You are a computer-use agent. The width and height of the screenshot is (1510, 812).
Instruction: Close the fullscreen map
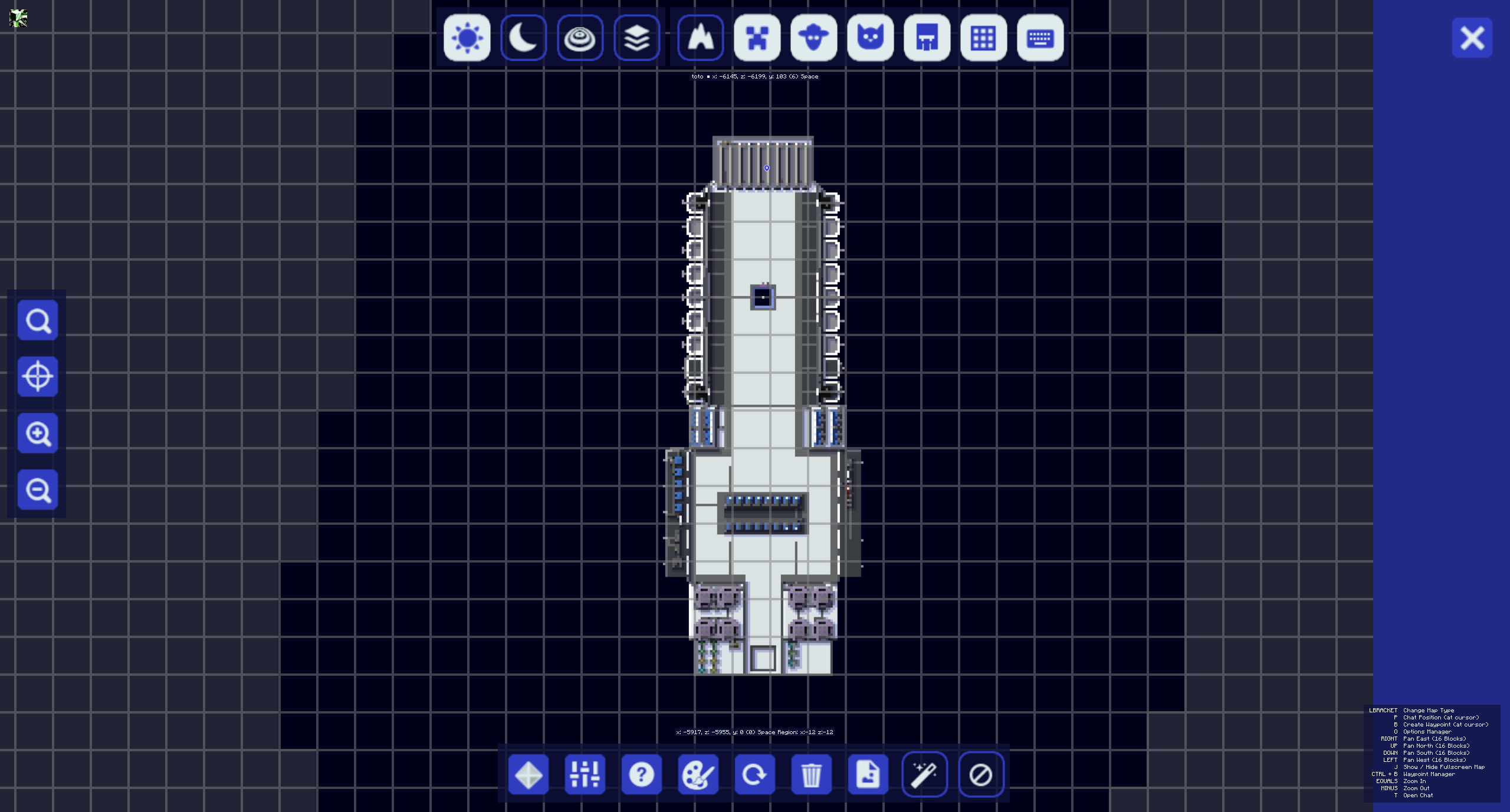pos(1472,38)
